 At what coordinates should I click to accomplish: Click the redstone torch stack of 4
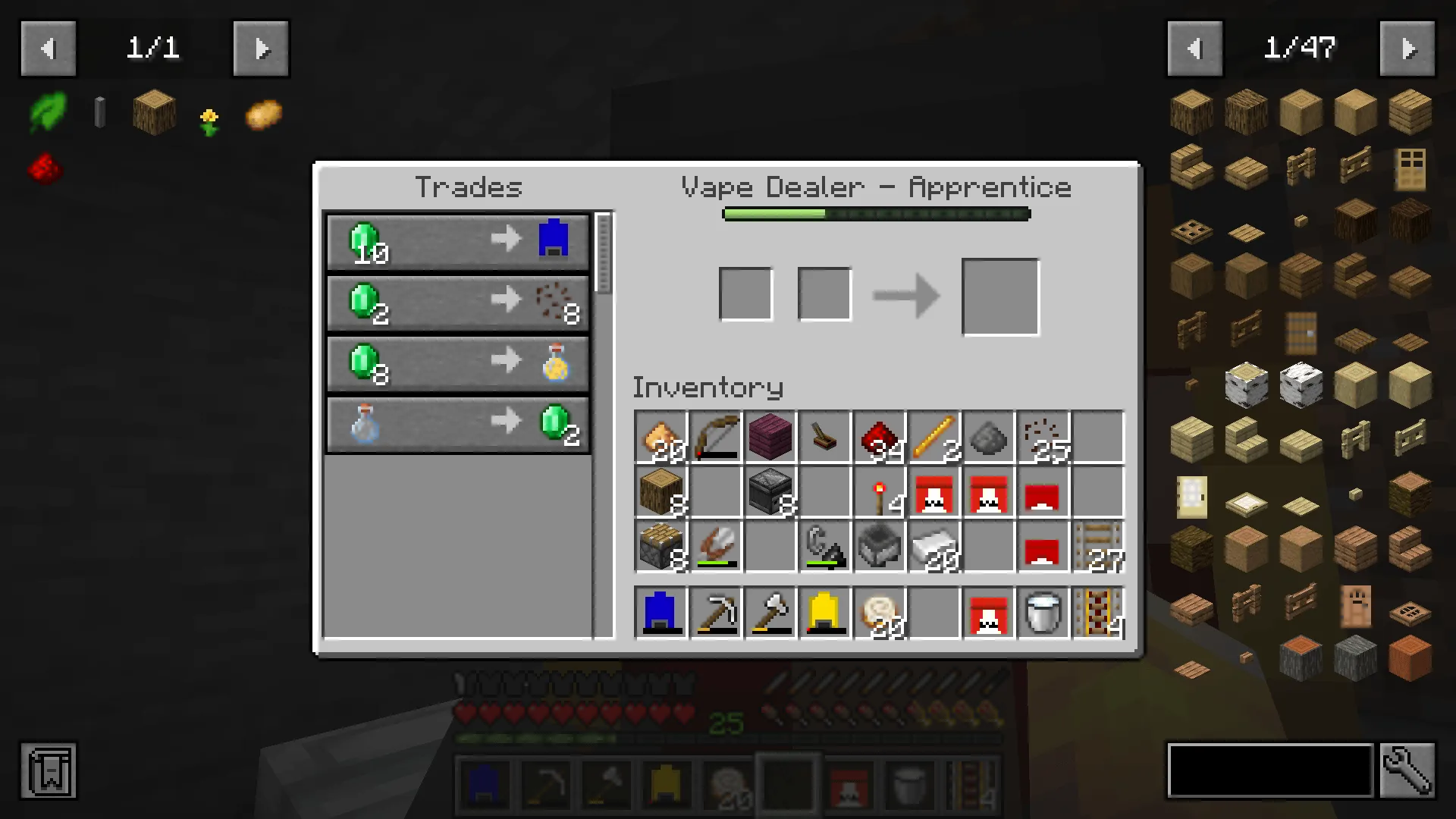[879, 491]
